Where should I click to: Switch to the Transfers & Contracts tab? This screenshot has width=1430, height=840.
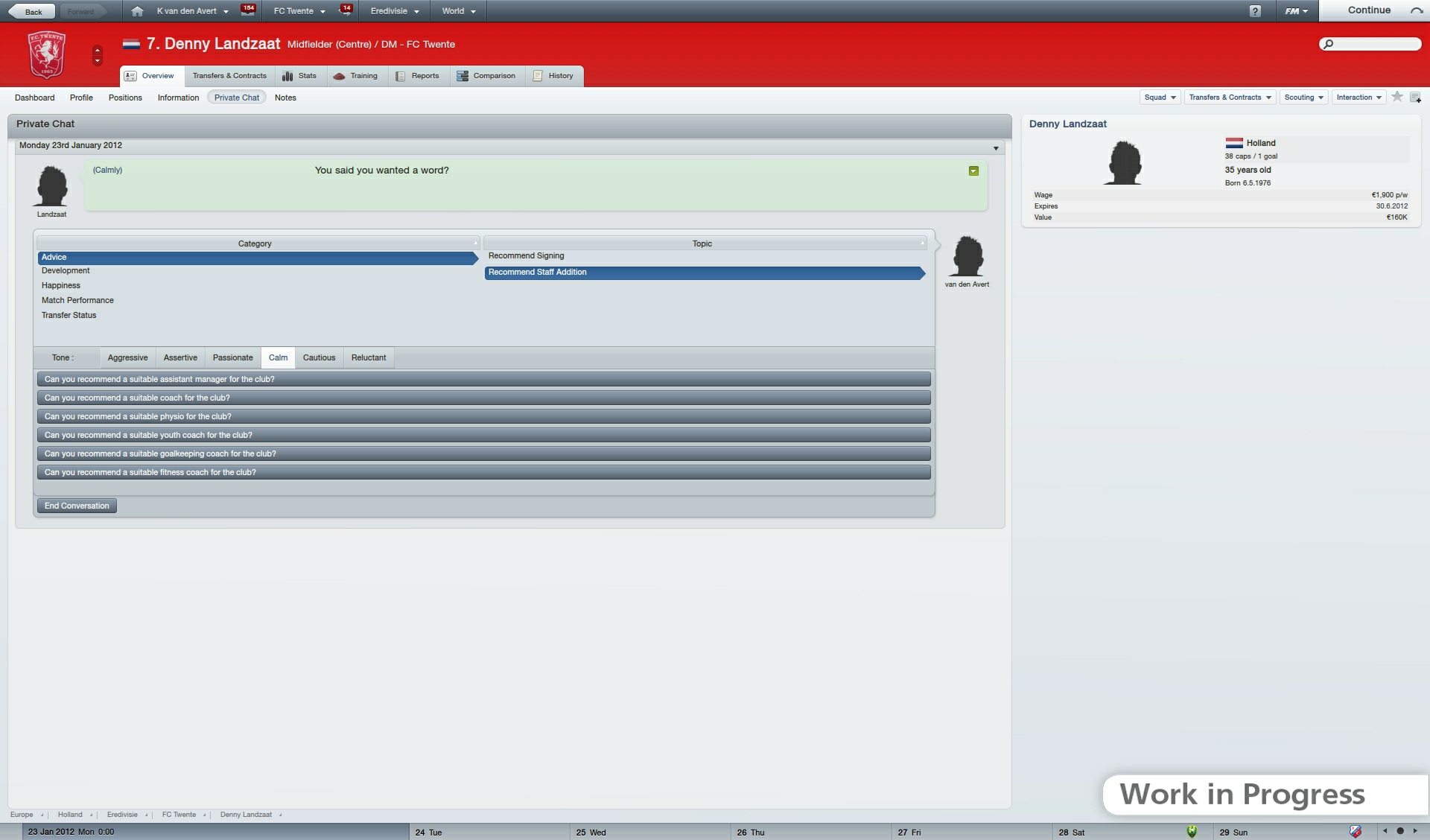tap(229, 75)
